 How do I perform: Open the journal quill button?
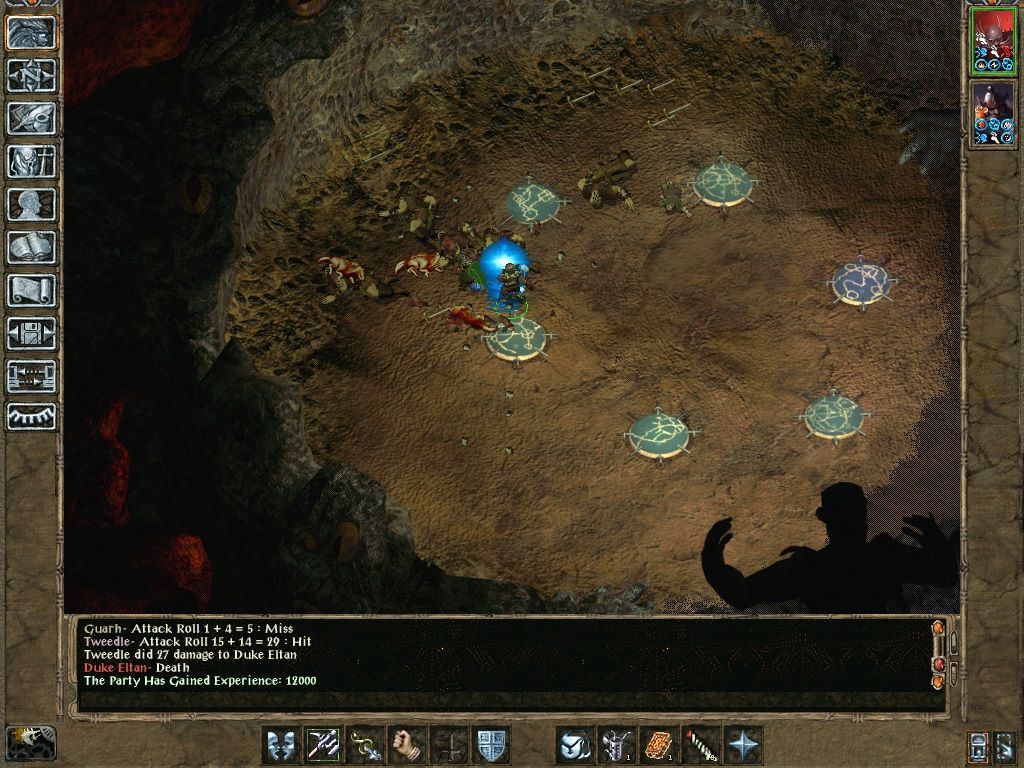coord(31,118)
